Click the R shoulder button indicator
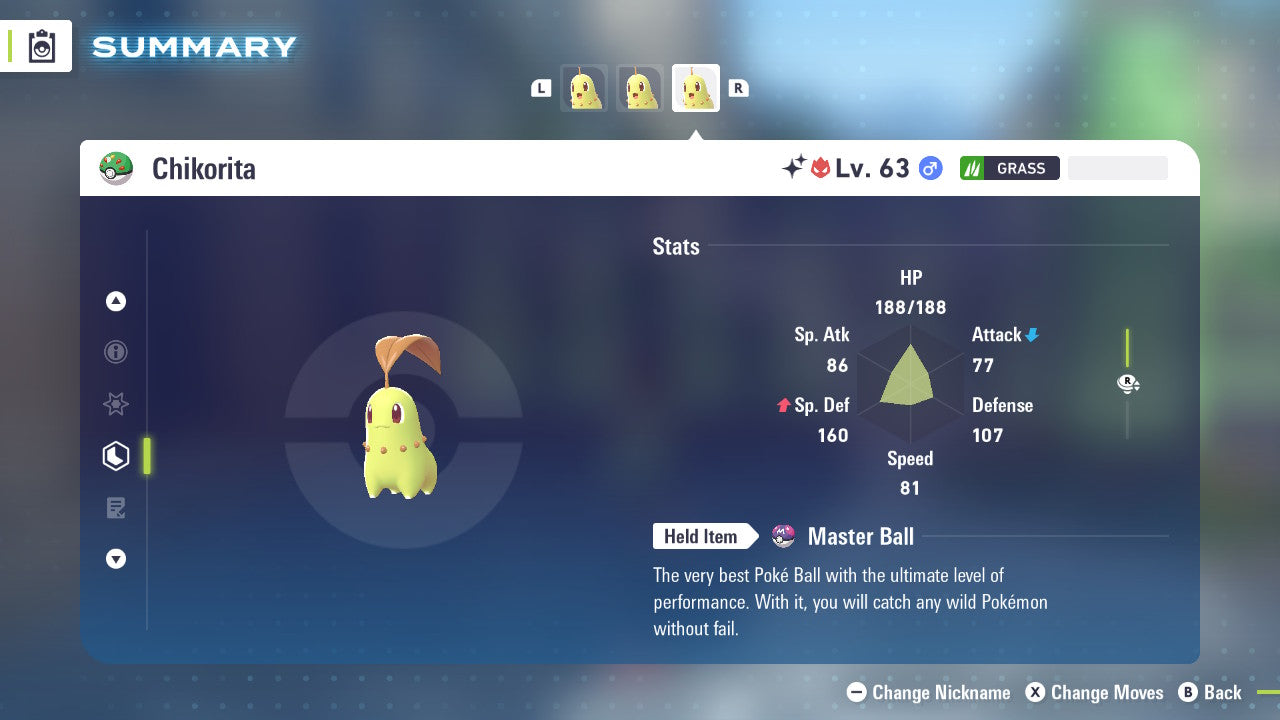Image resolution: width=1280 pixels, height=720 pixels. (739, 88)
